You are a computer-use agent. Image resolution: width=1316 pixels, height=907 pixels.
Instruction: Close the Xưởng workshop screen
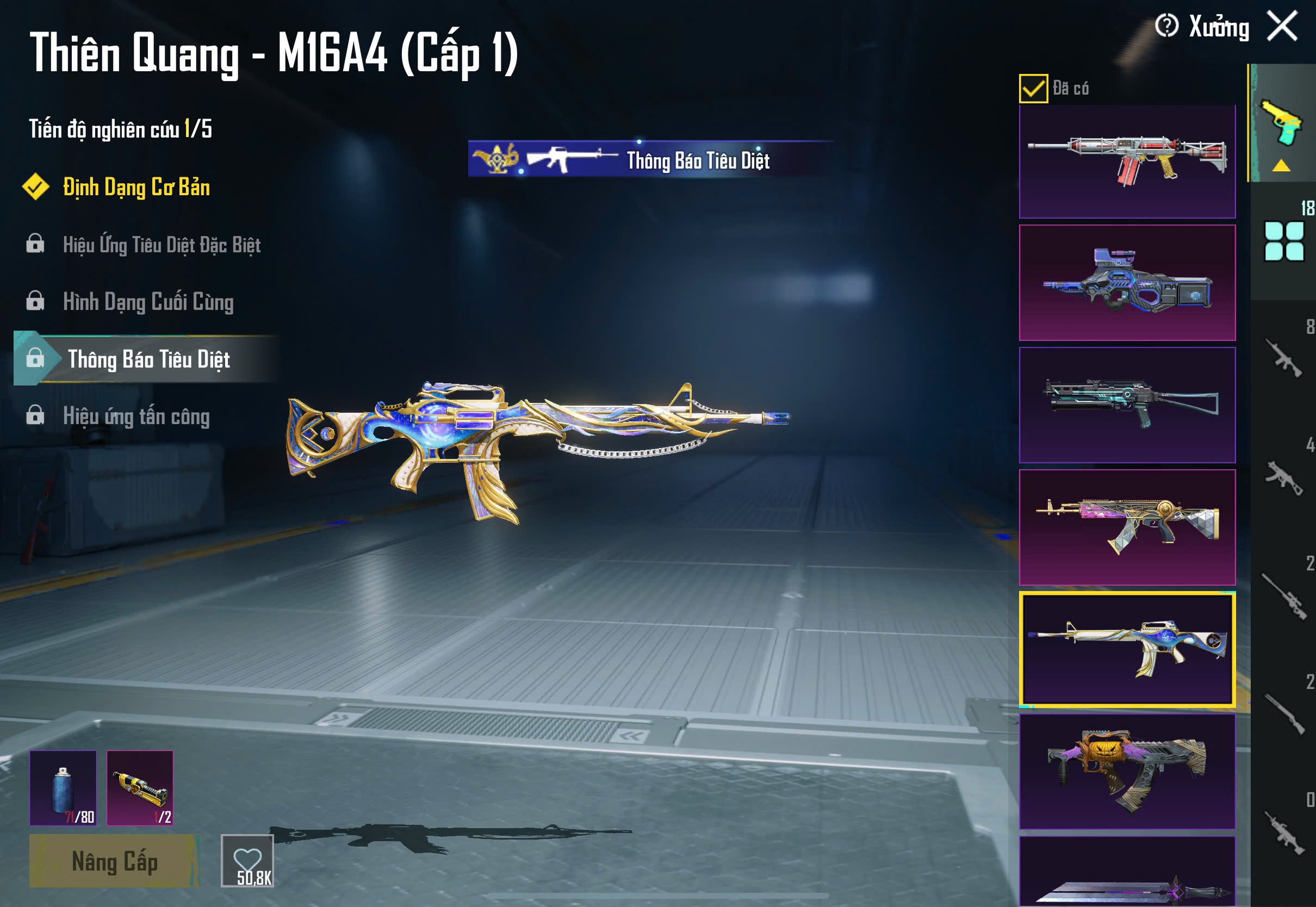pos(1282,26)
